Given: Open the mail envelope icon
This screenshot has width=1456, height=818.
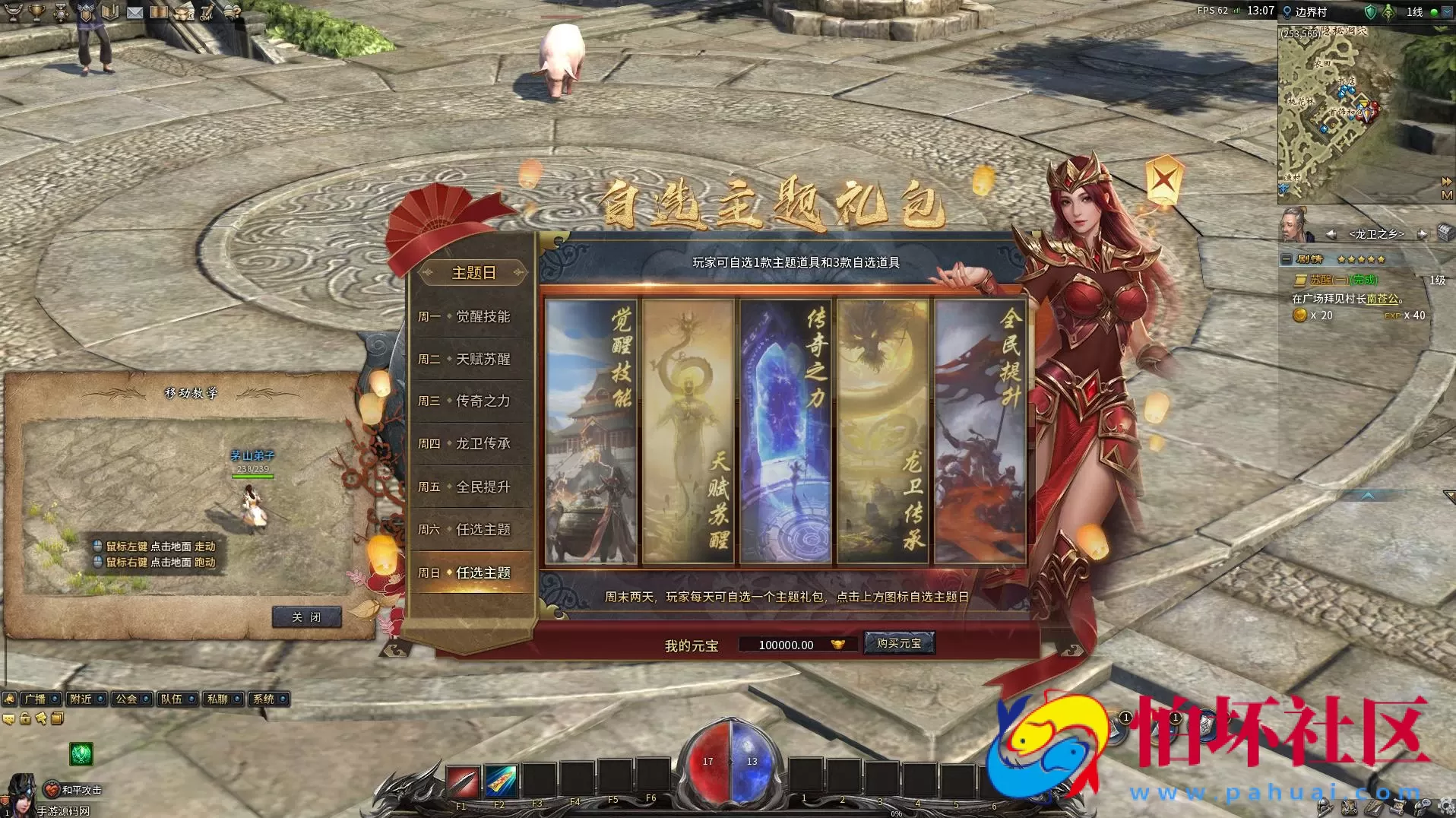Looking at the screenshot, I should (x=135, y=13).
